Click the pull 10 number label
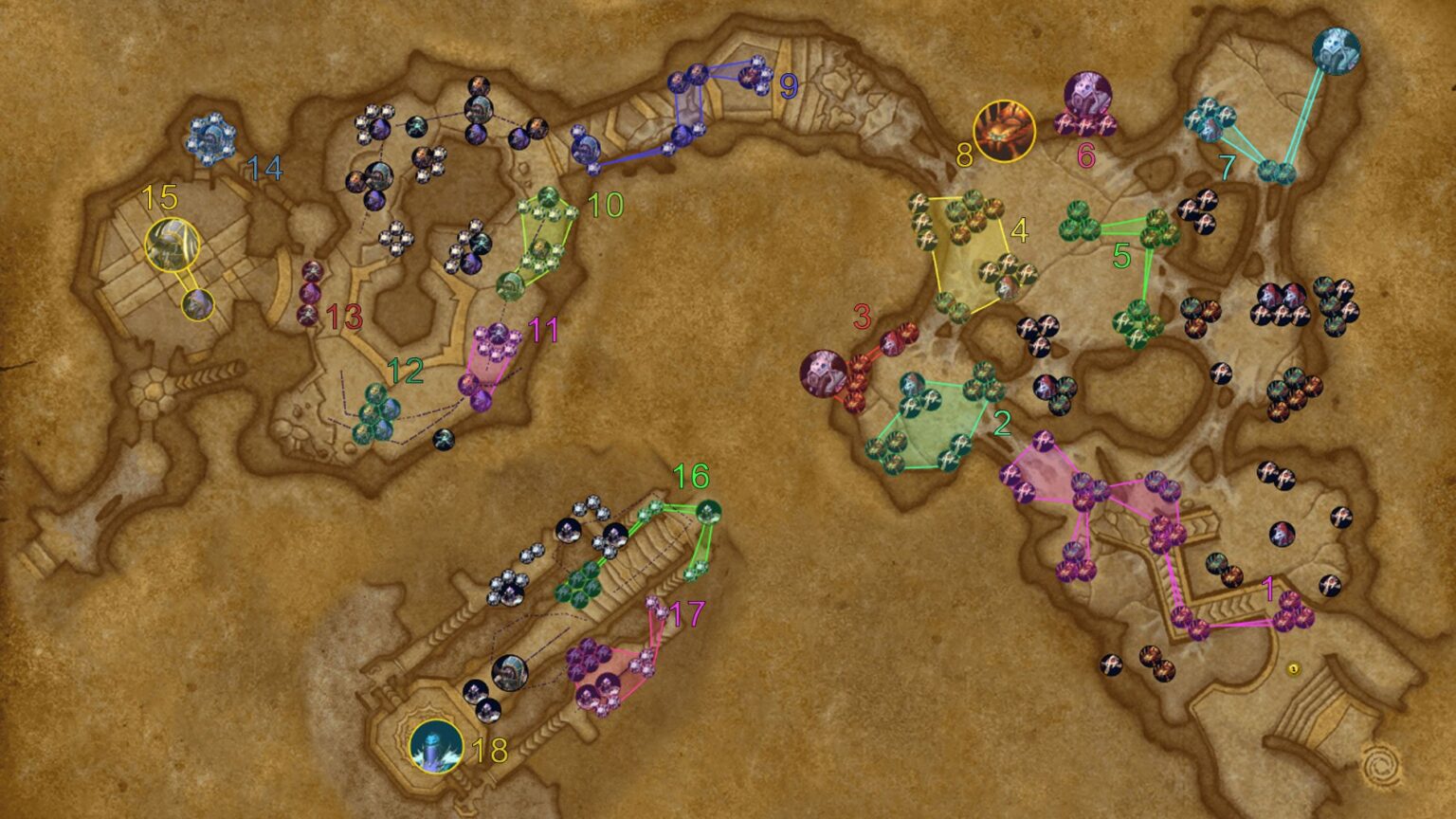This screenshot has width=1456, height=819. click(606, 205)
